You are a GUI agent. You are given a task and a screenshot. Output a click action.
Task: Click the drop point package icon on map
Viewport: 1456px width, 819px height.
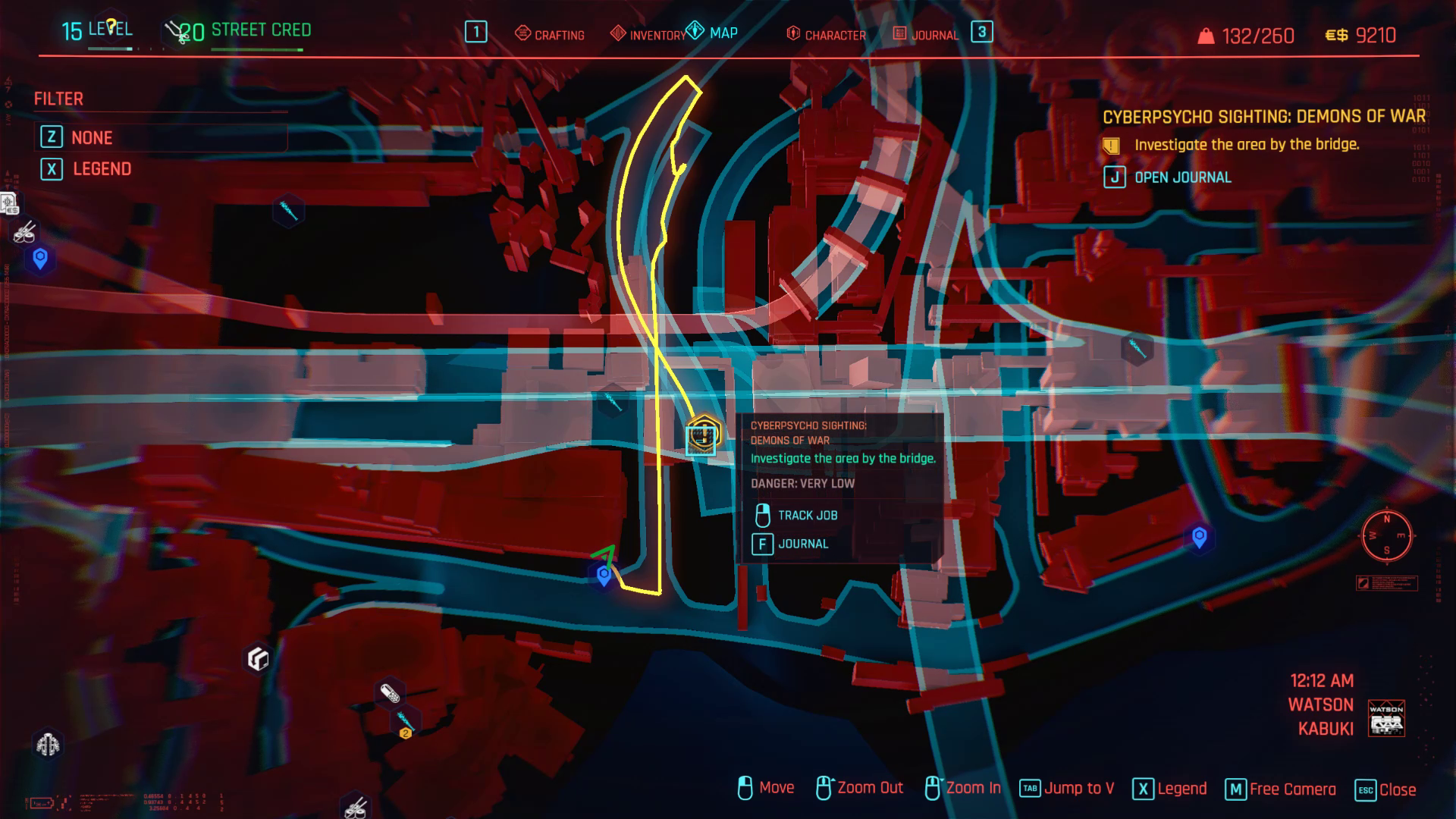[258, 658]
